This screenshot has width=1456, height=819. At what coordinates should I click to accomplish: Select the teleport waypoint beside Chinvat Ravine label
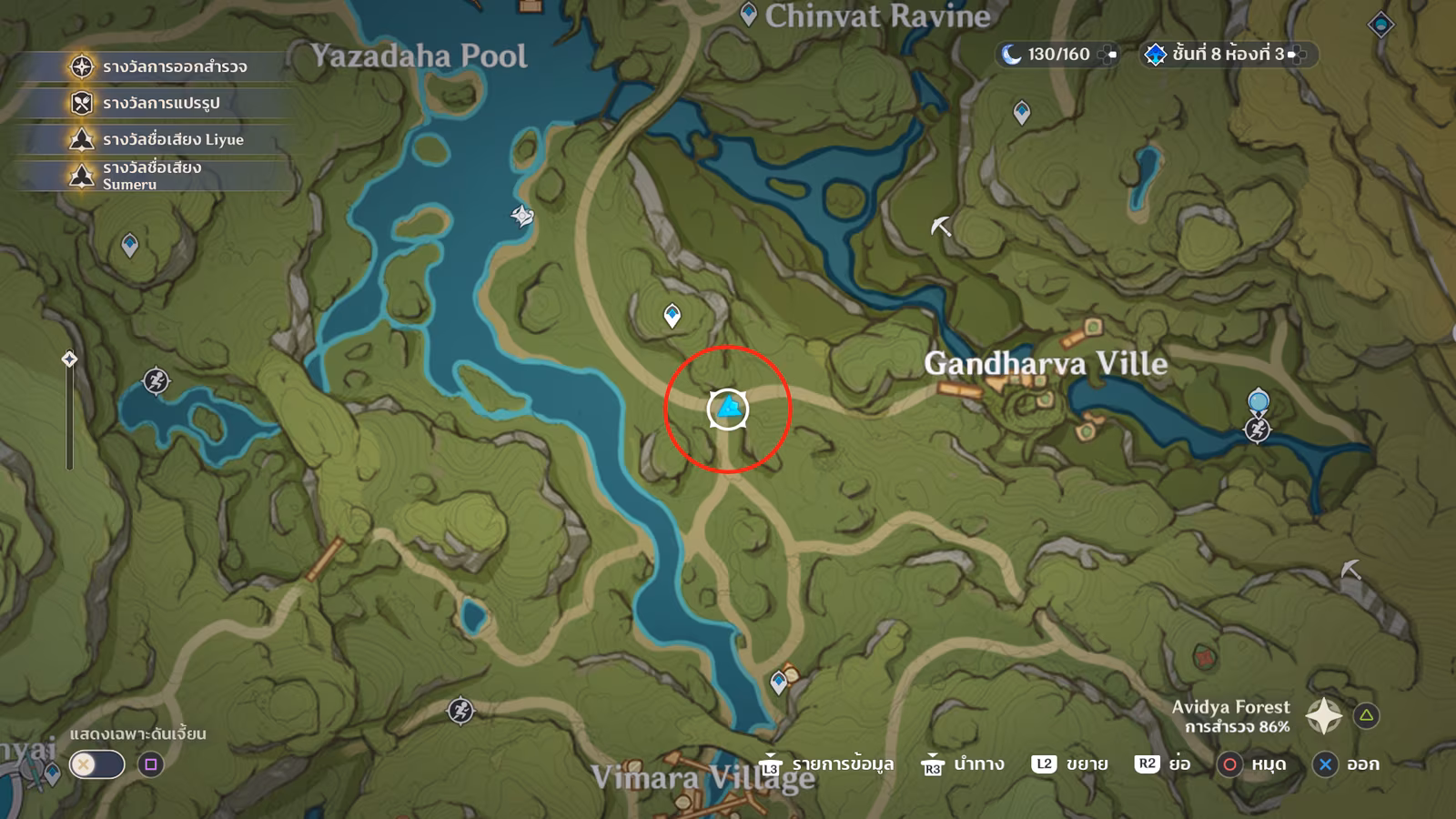coord(748,15)
